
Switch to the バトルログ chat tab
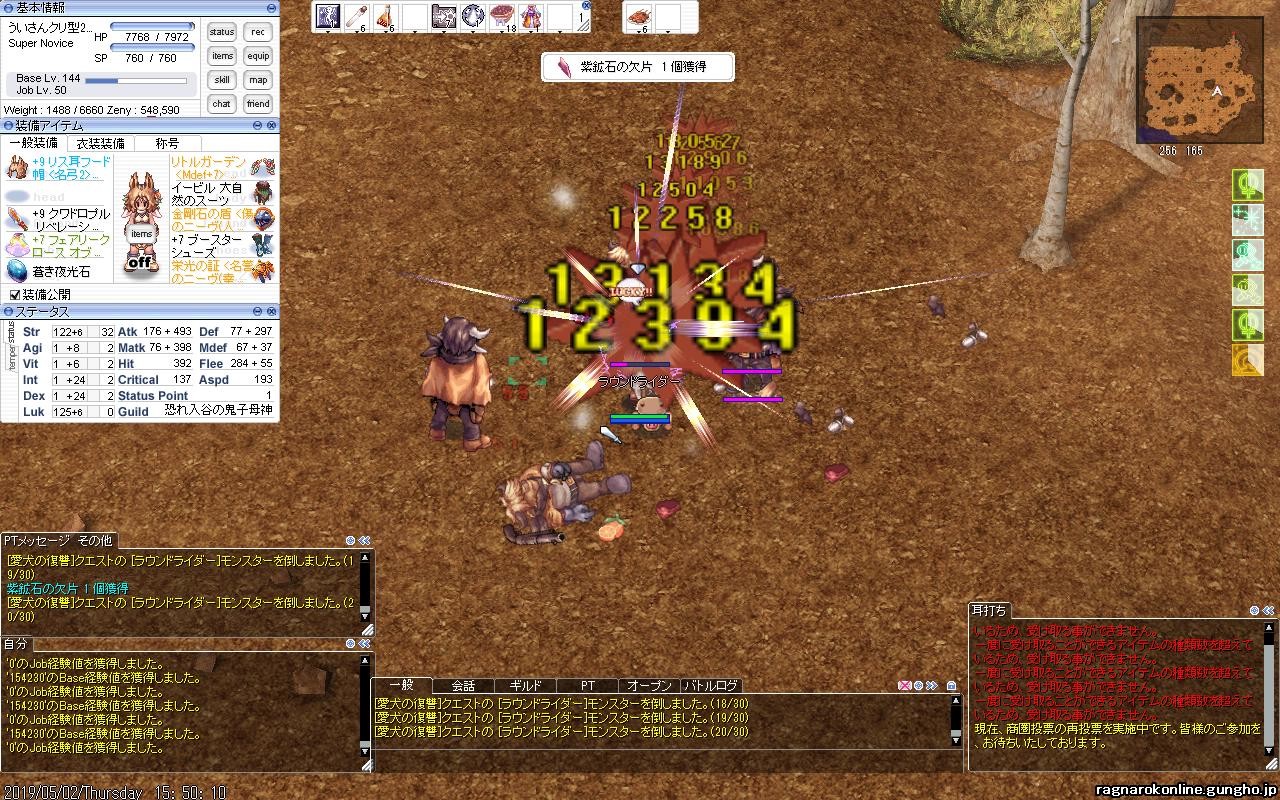711,686
